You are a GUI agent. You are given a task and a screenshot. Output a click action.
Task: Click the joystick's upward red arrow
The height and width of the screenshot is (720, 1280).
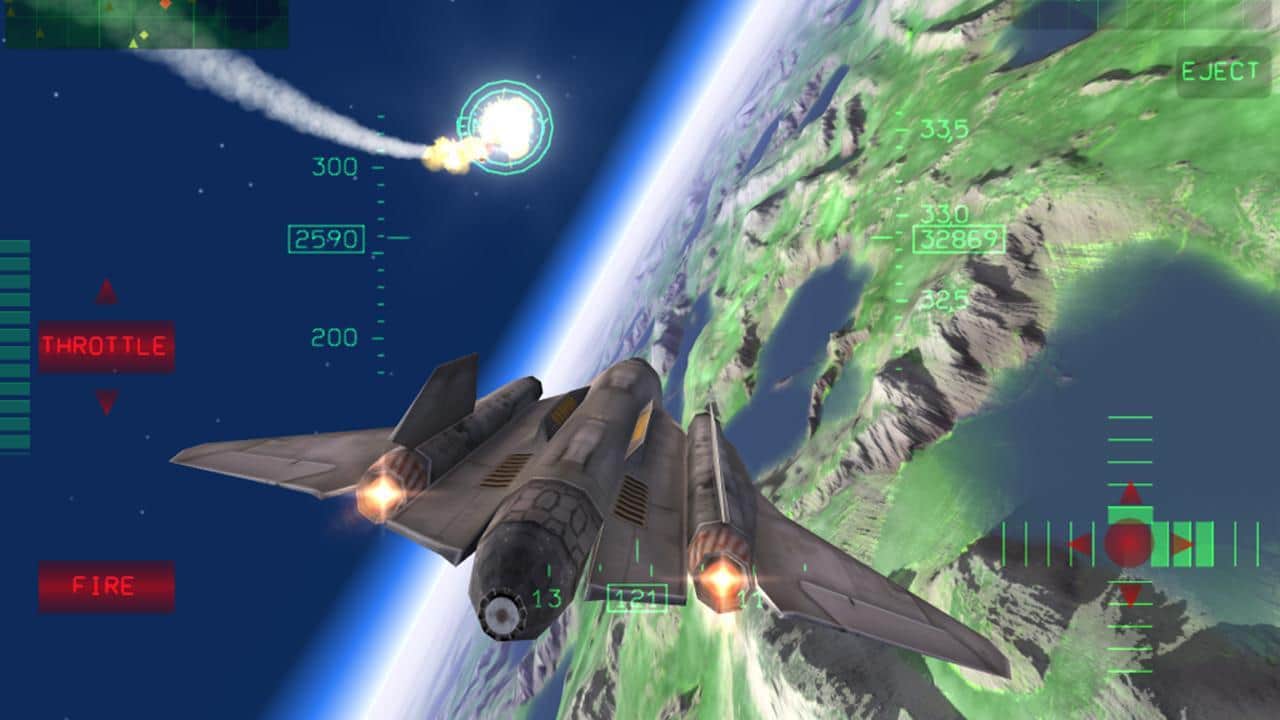pos(1129,491)
